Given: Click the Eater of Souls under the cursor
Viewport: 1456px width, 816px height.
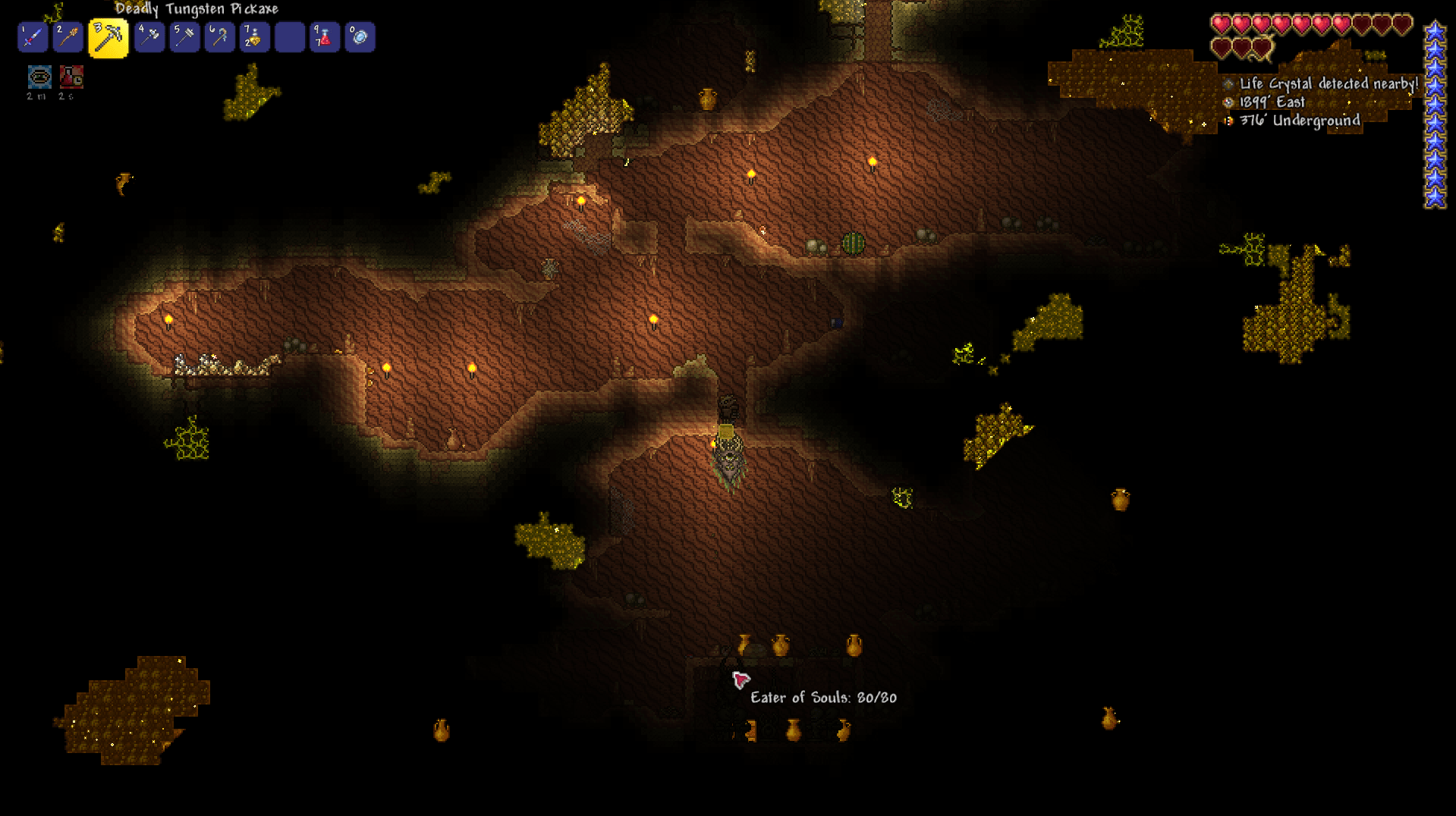Looking at the screenshot, I should click(x=740, y=680).
